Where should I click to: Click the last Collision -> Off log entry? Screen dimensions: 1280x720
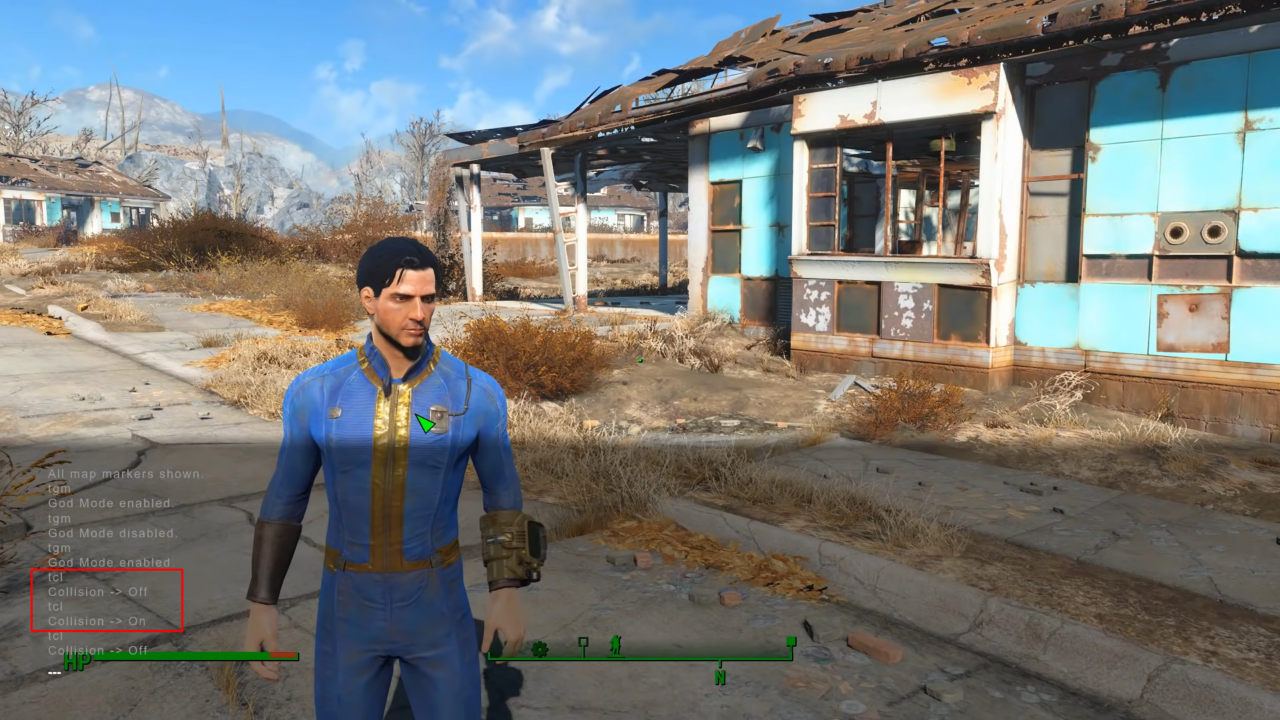coord(98,650)
